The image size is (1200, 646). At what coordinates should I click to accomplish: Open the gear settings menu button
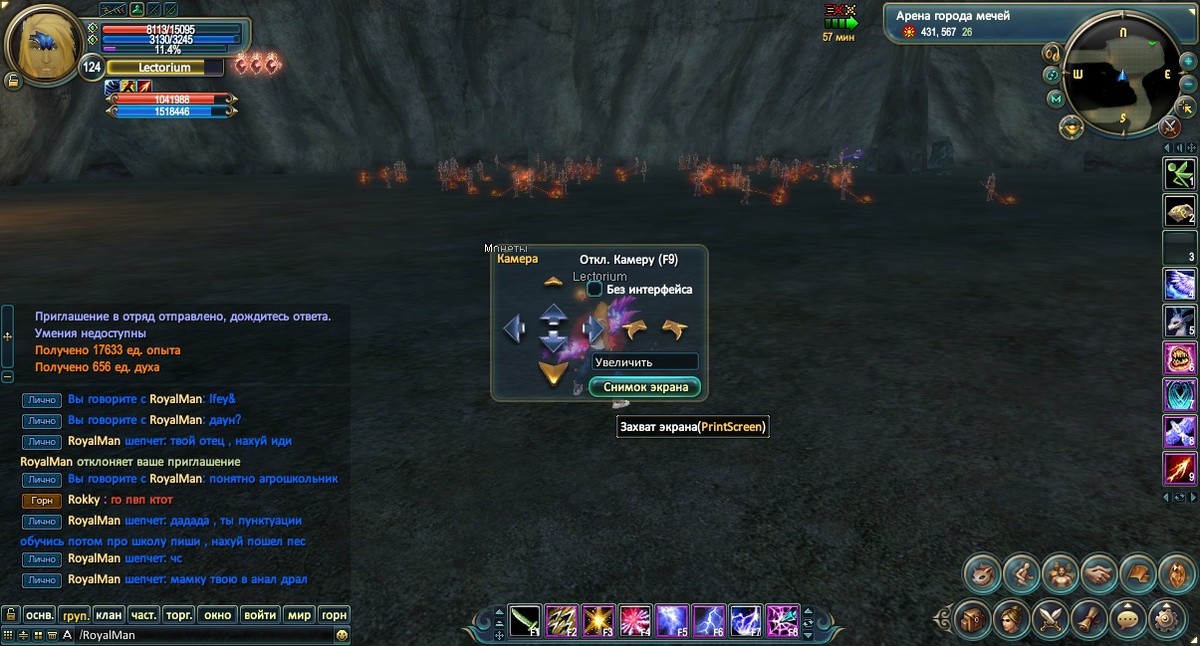[1167, 618]
